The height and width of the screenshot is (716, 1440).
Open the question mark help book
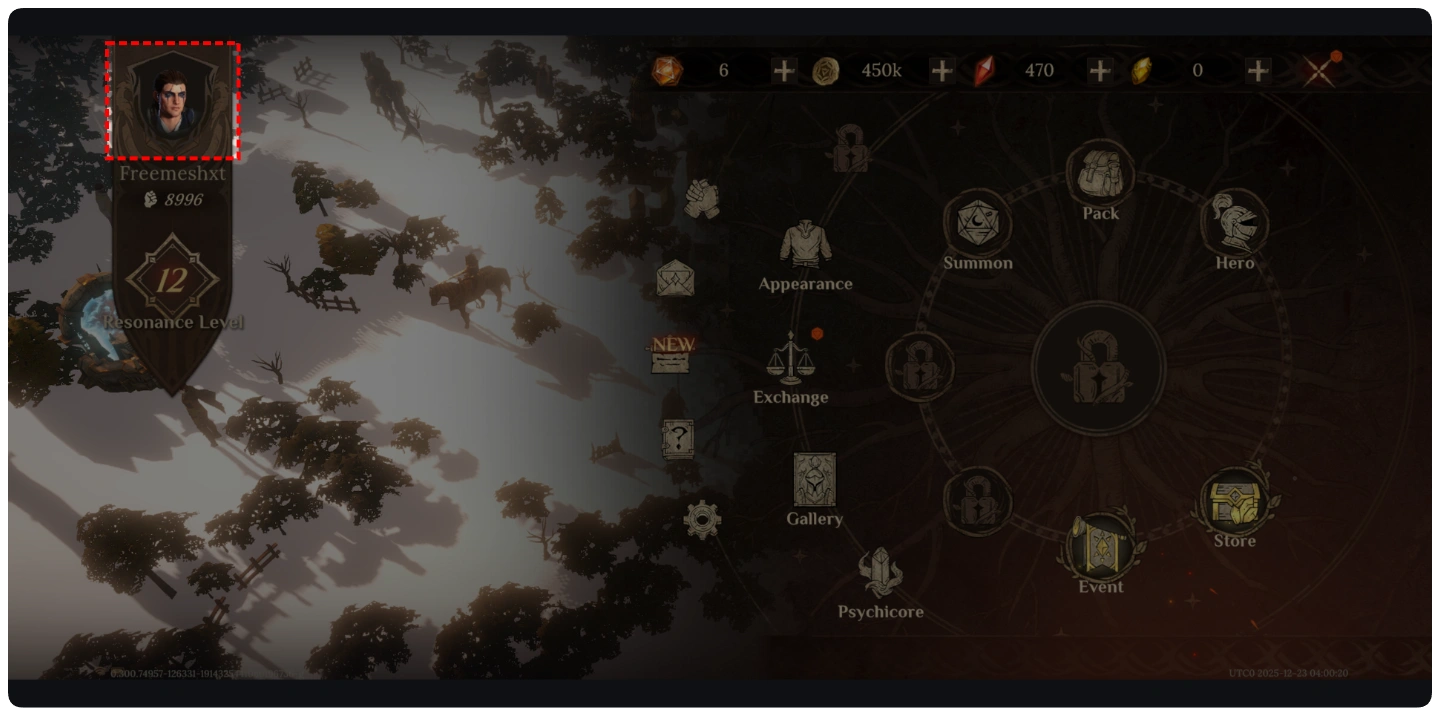(x=678, y=438)
